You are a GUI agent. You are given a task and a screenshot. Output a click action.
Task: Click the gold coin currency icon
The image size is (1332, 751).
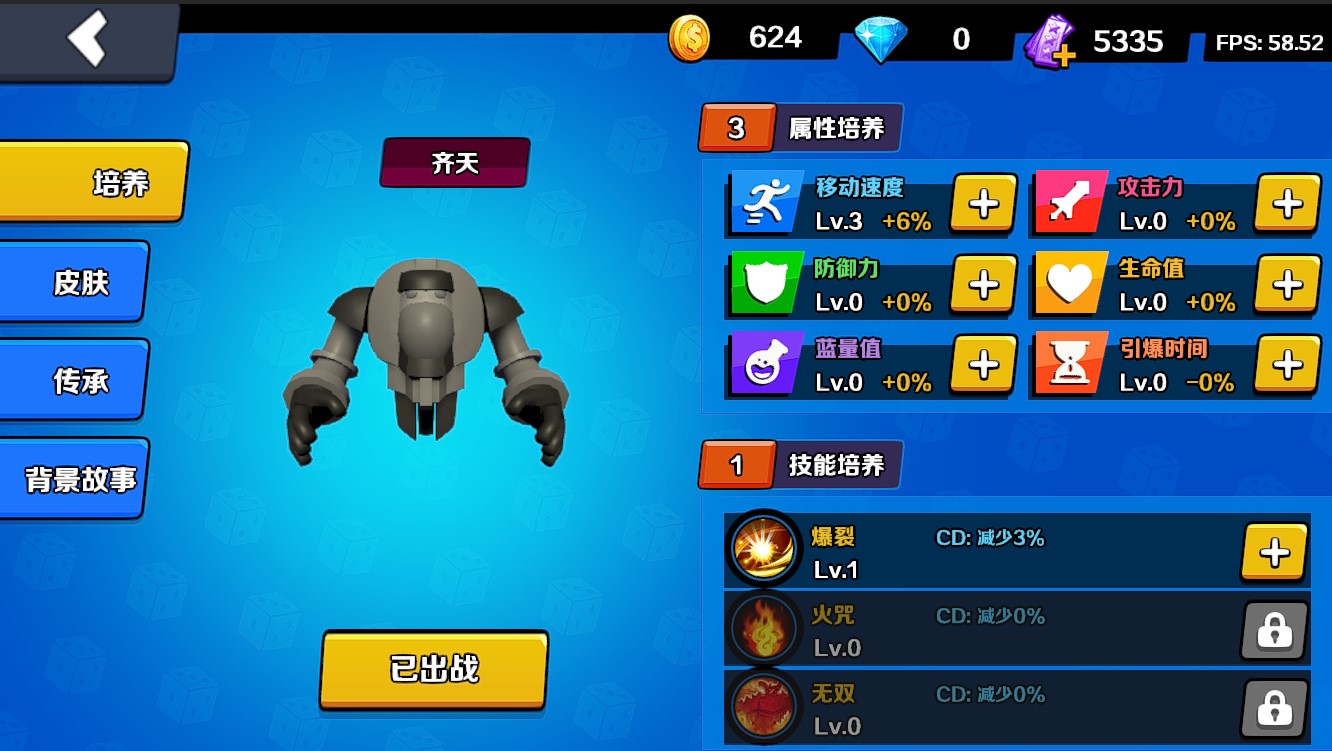[691, 37]
